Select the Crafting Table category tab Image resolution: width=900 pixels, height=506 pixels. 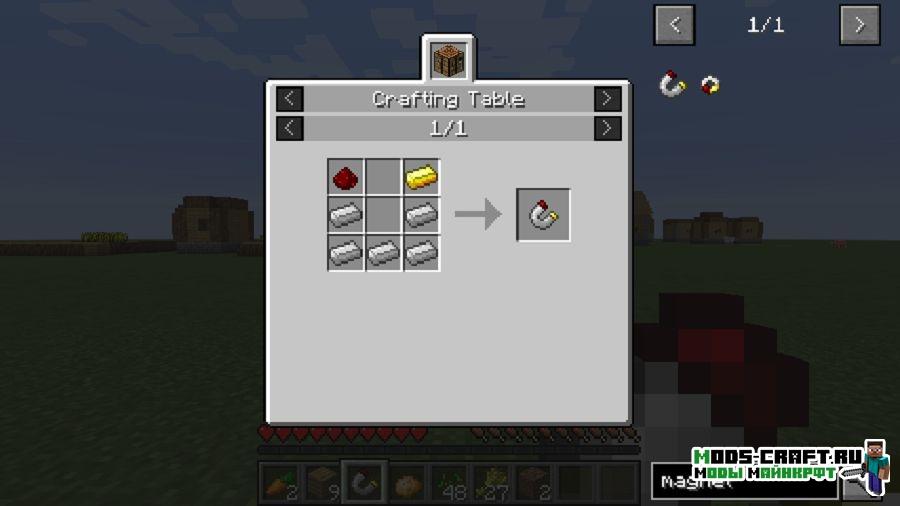pyautogui.click(x=448, y=60)
